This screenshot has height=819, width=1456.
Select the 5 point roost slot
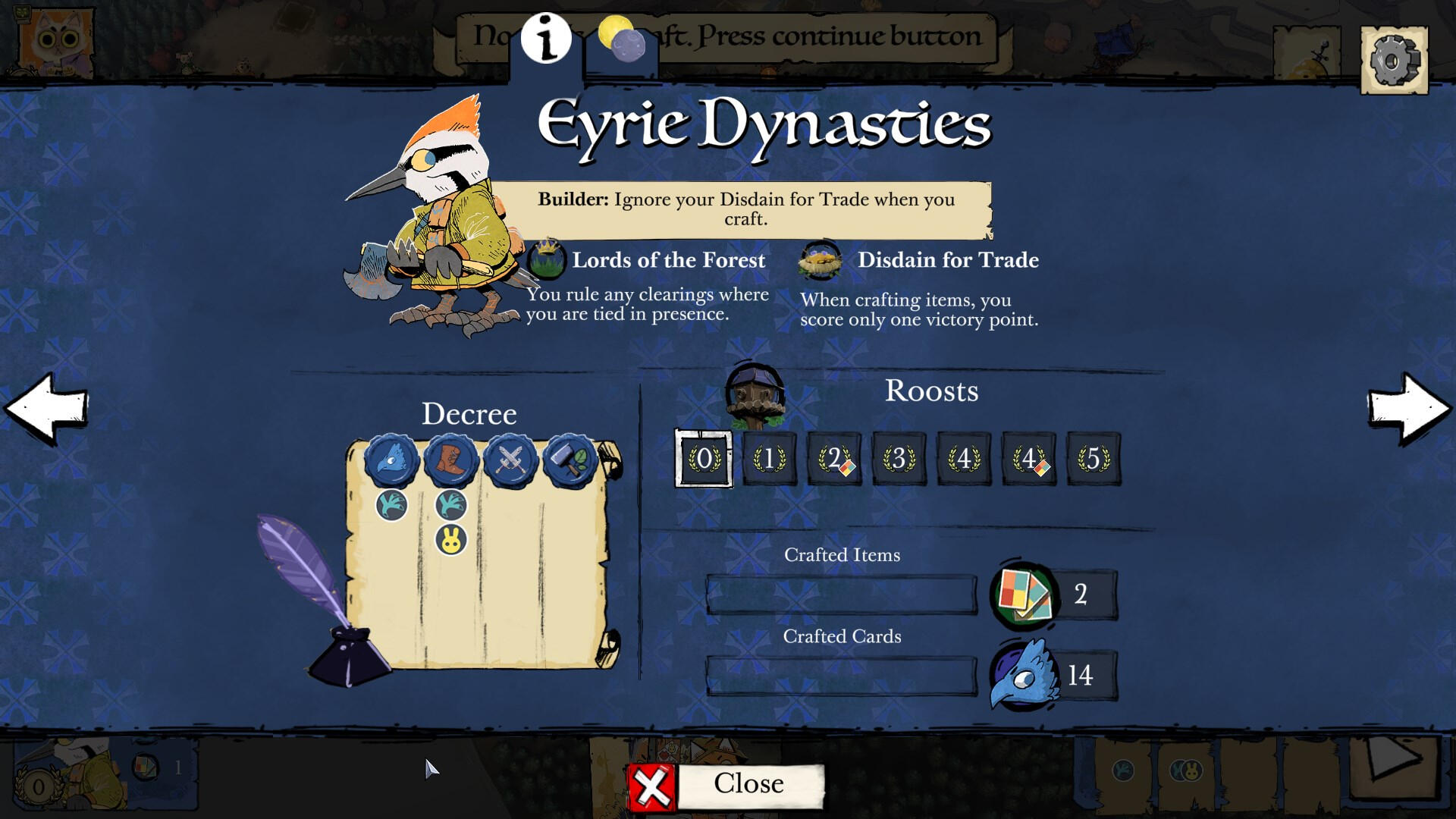tap(1093, 459)
